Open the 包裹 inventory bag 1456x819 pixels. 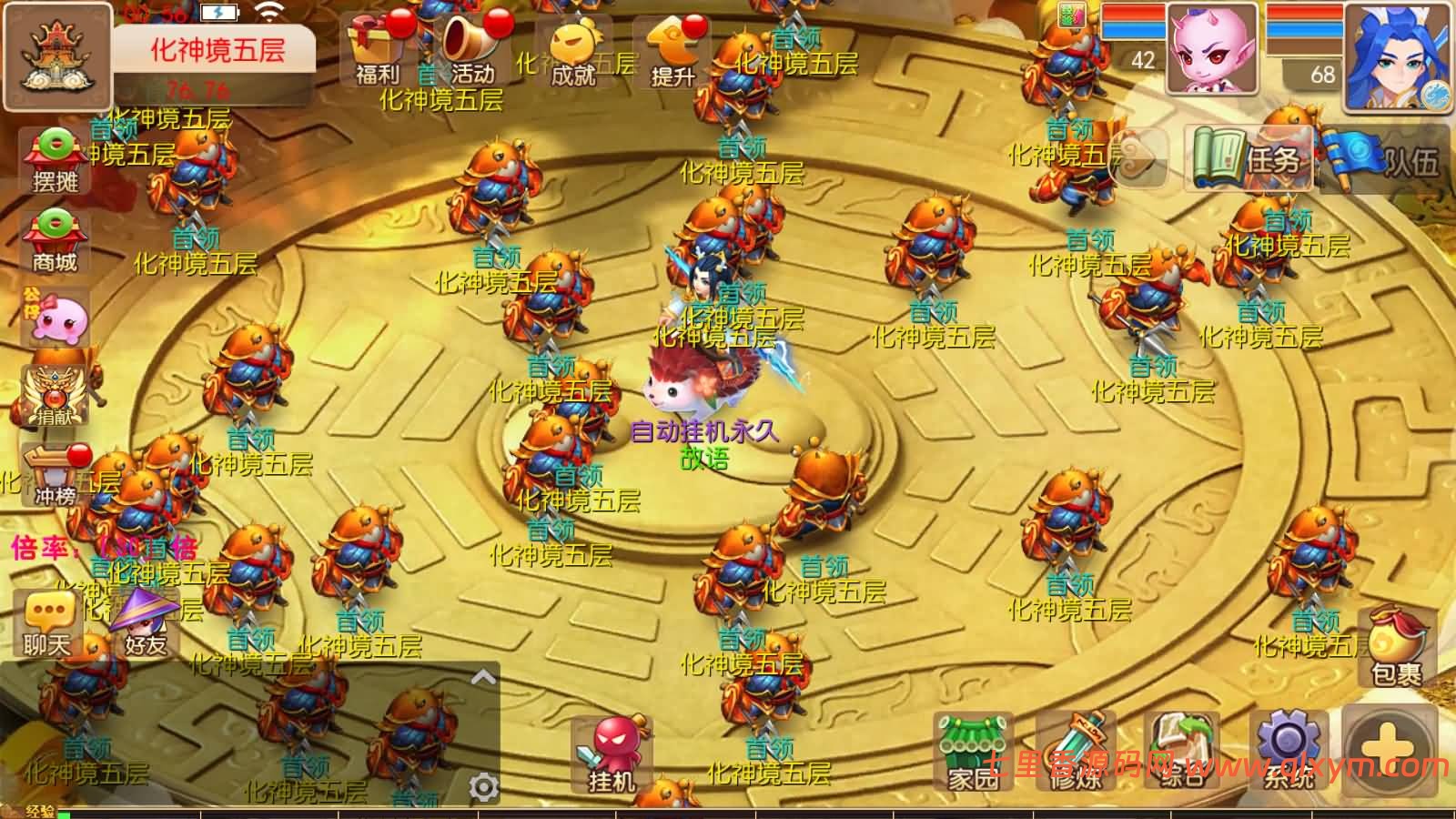1397,648
